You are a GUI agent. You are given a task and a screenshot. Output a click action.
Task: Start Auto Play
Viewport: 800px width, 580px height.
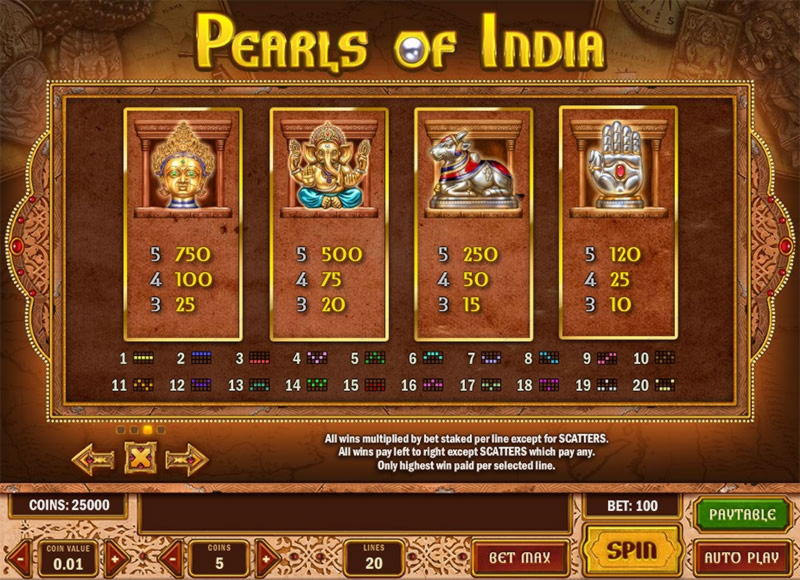point(741,555)
